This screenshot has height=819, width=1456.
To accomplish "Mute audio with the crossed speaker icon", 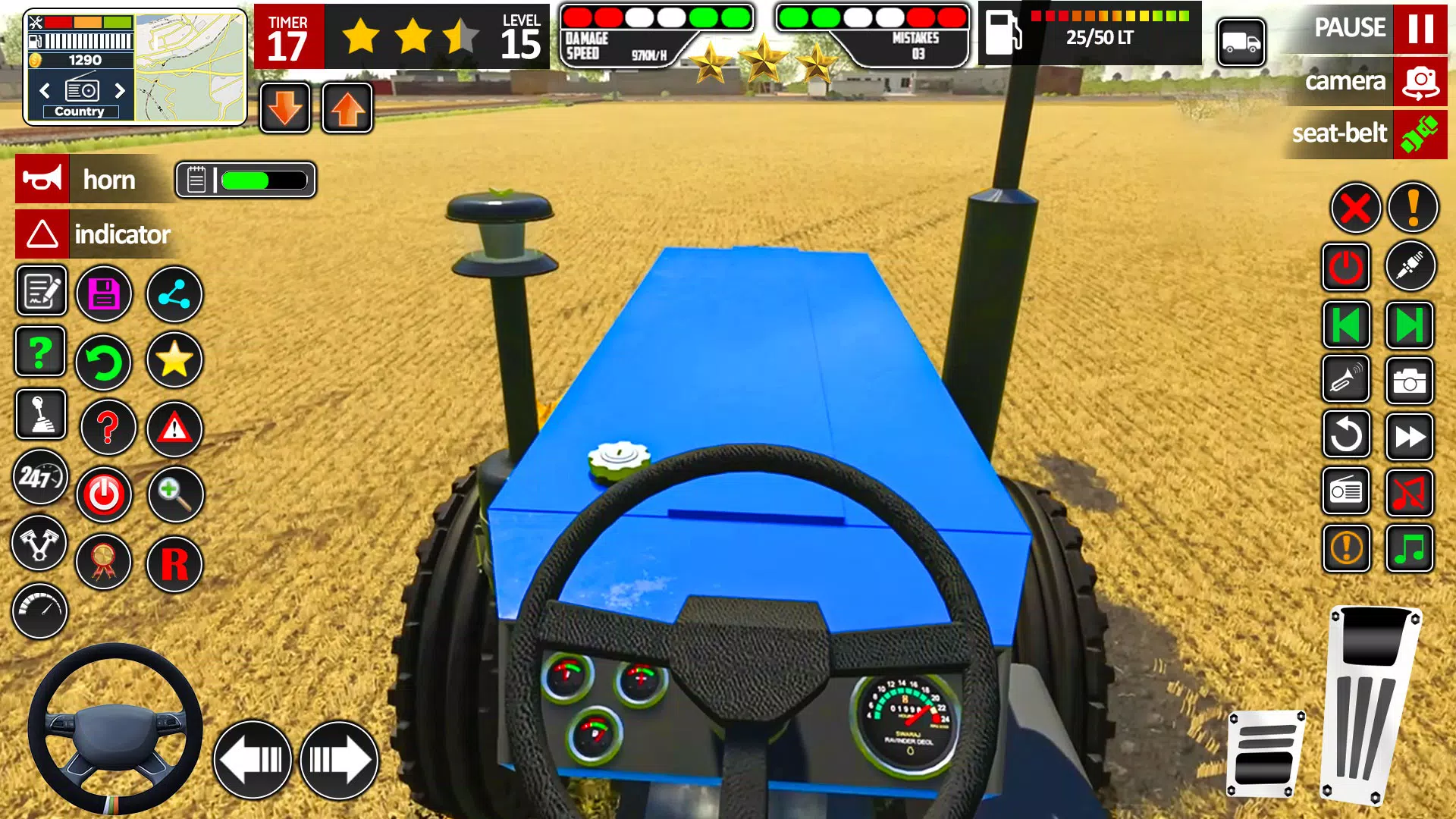I will (x=1409, y=491).
